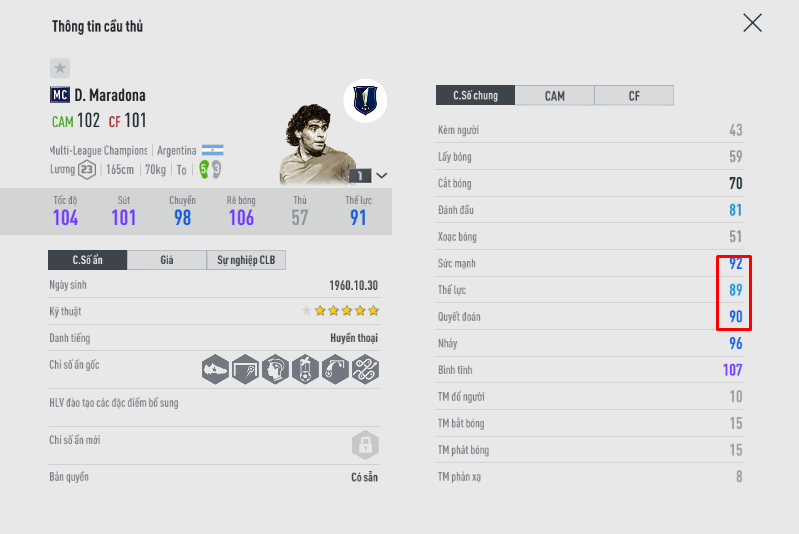Switch to the CF stats tab
The height and width of the screenshot is (534, 799).
coord(634,96)
